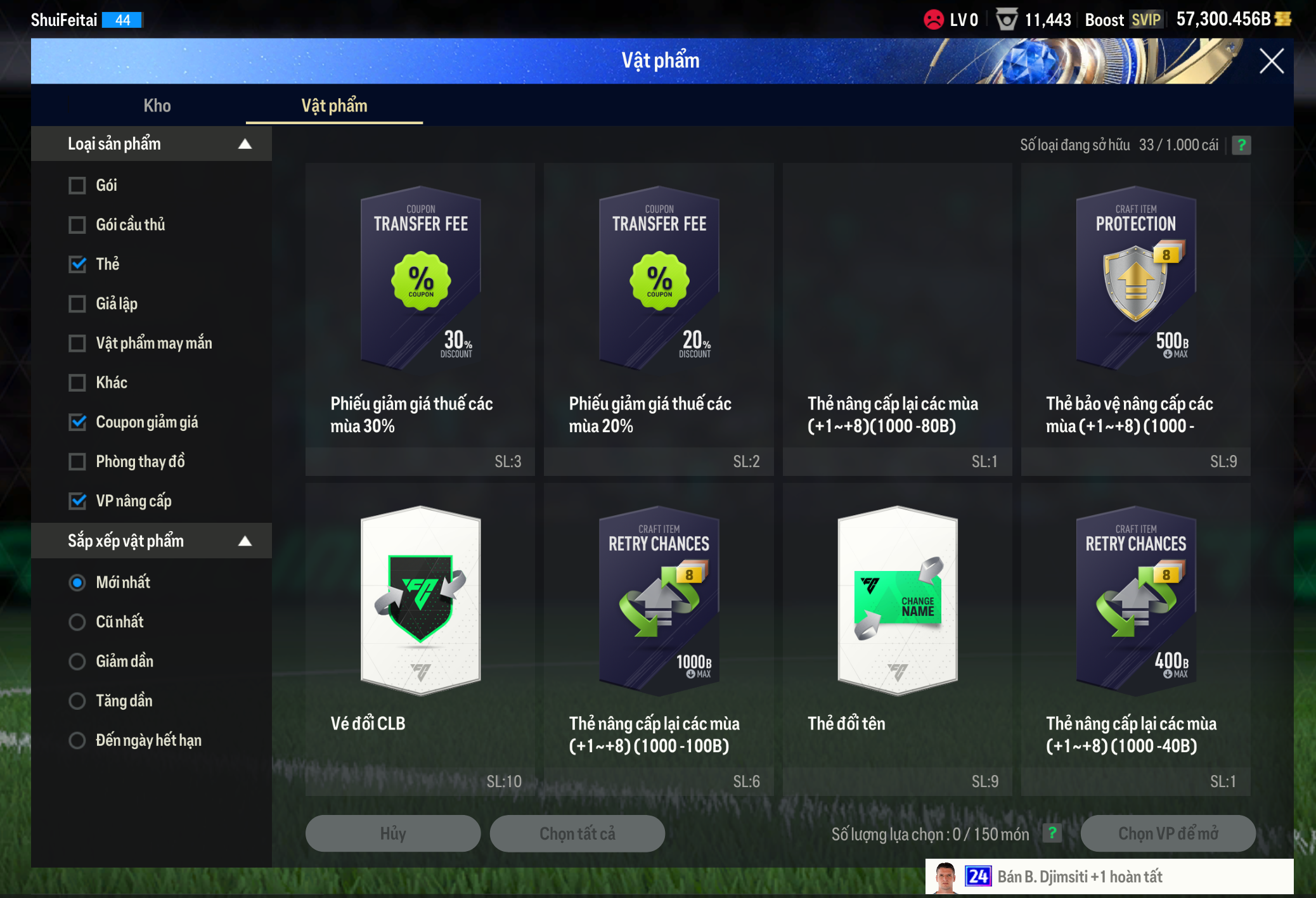The height and width of the screenshot is (898, 1316).
Task: Choose the Giảm dần sort option
Action: [x=77, y=662]
